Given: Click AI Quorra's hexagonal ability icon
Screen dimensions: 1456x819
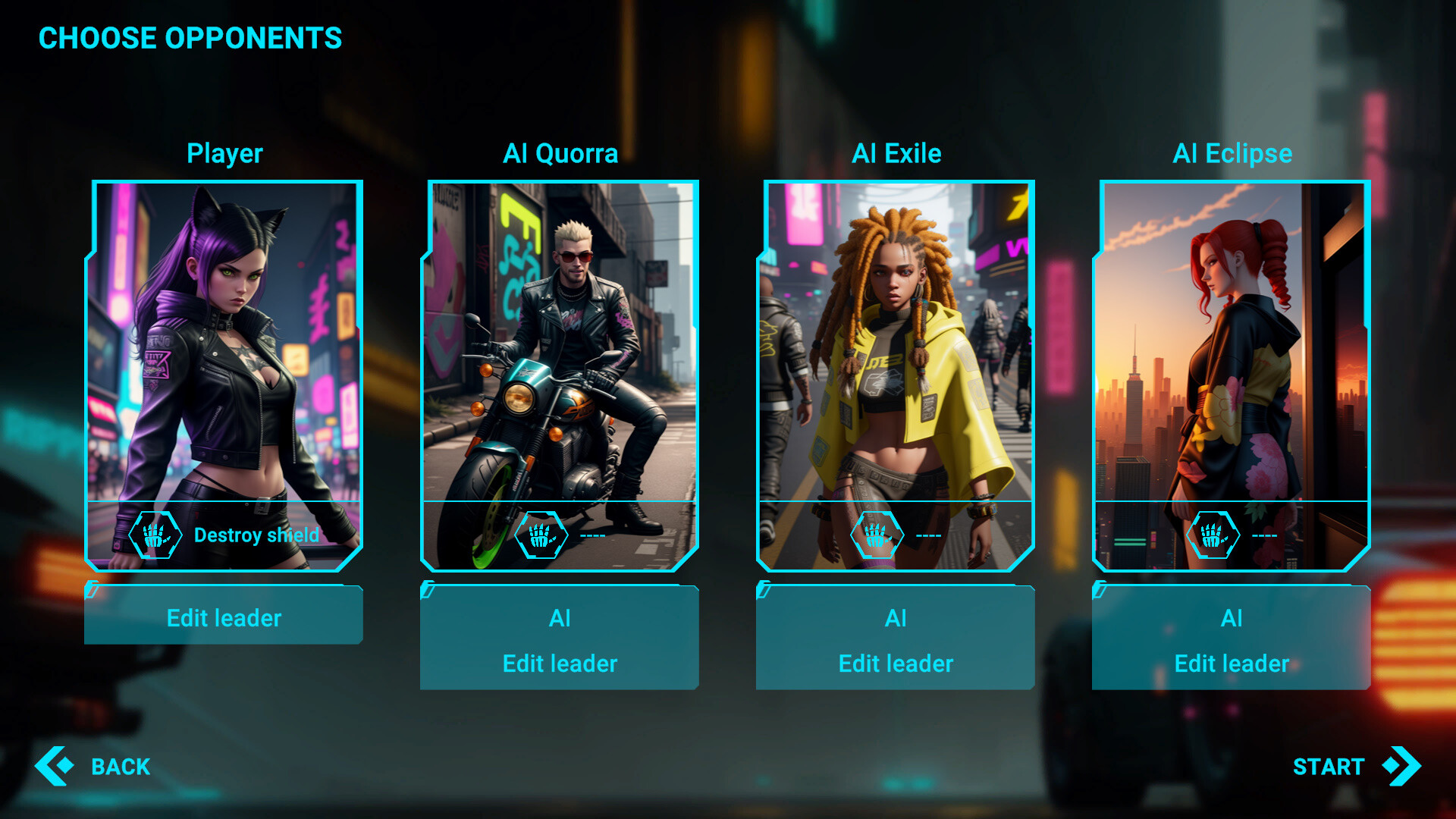Looking at the screenshot, I should (x=541, y=534).
